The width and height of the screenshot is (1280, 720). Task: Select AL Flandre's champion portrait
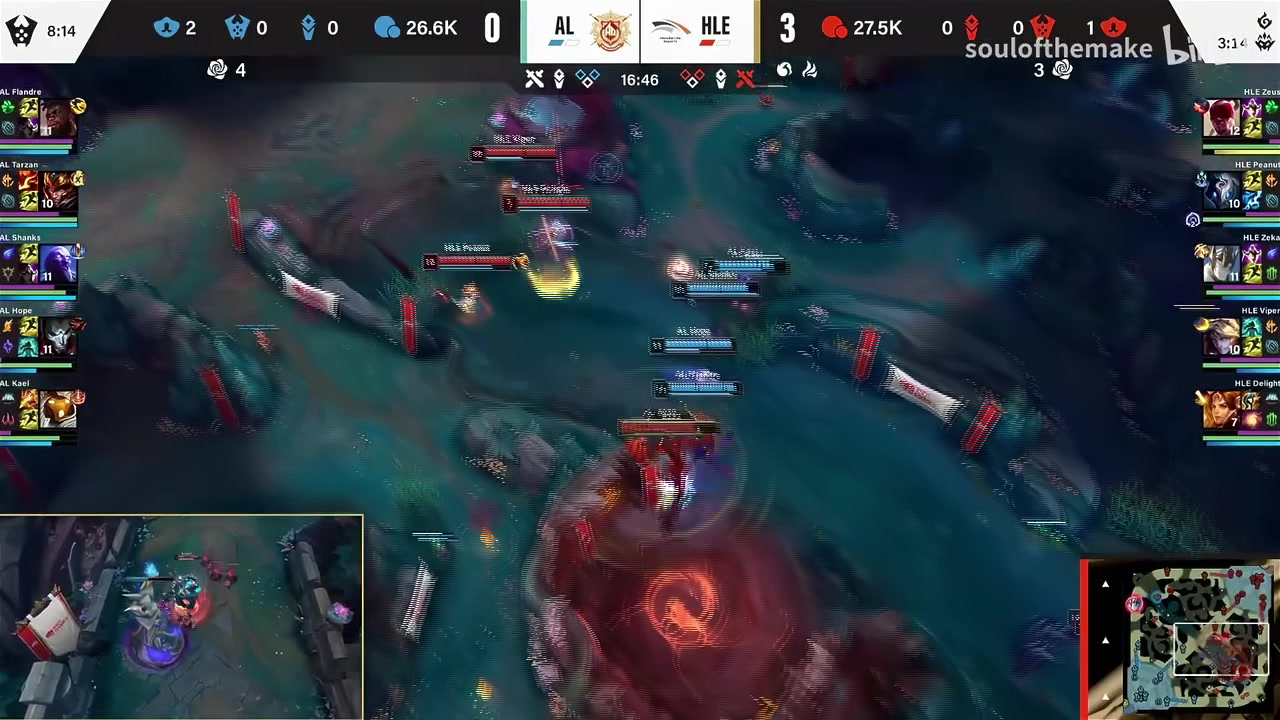[58, 118]
